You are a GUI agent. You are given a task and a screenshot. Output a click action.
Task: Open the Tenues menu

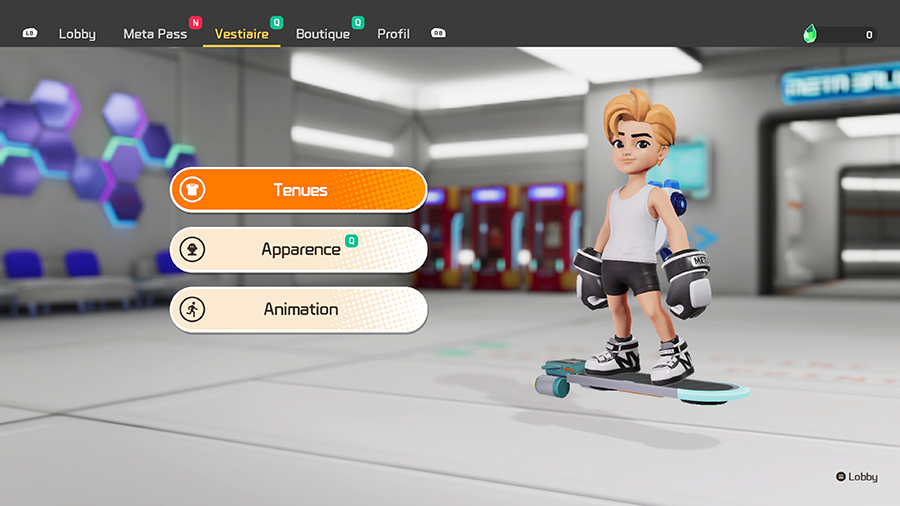pyautogui.click(x=298, y=190)
